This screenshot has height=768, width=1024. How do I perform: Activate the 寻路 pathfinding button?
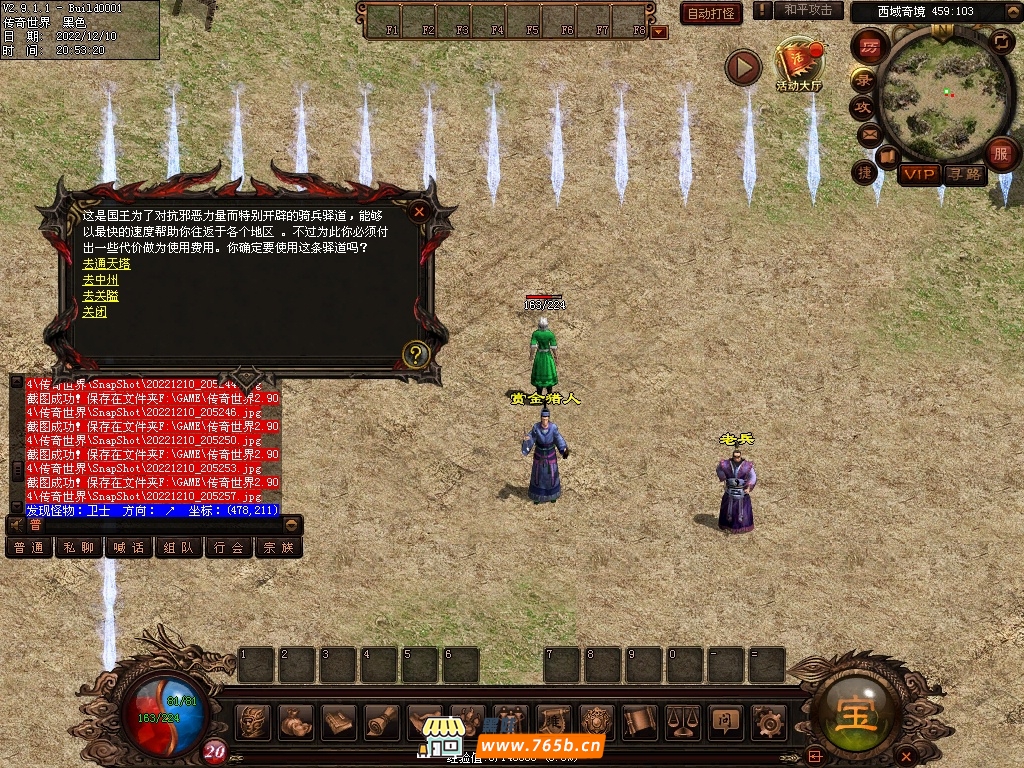(x=965, y=174)
